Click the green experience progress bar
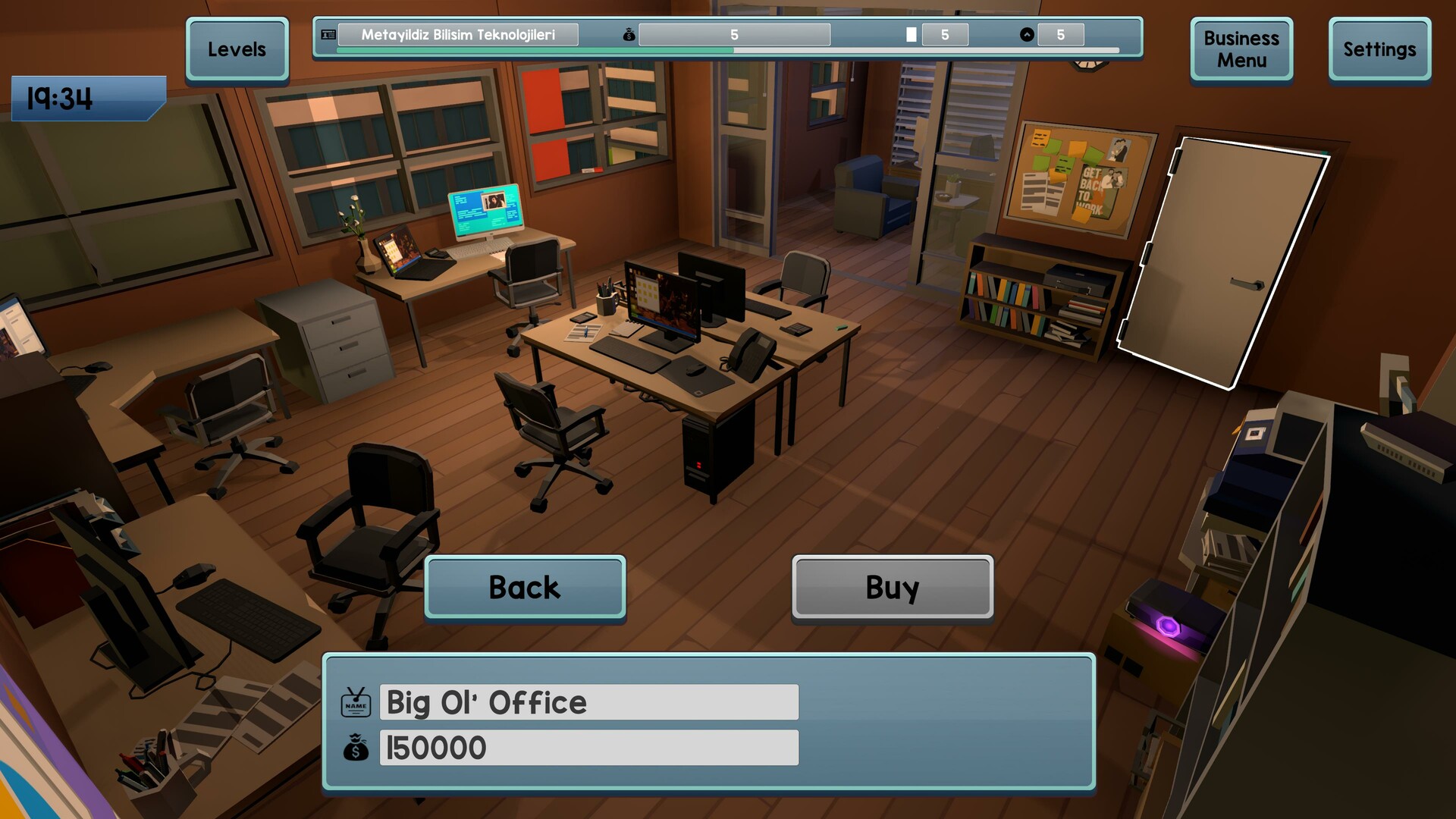This screenshot has width=1456, height=819. pyautogui.click(x=531, y=50)
